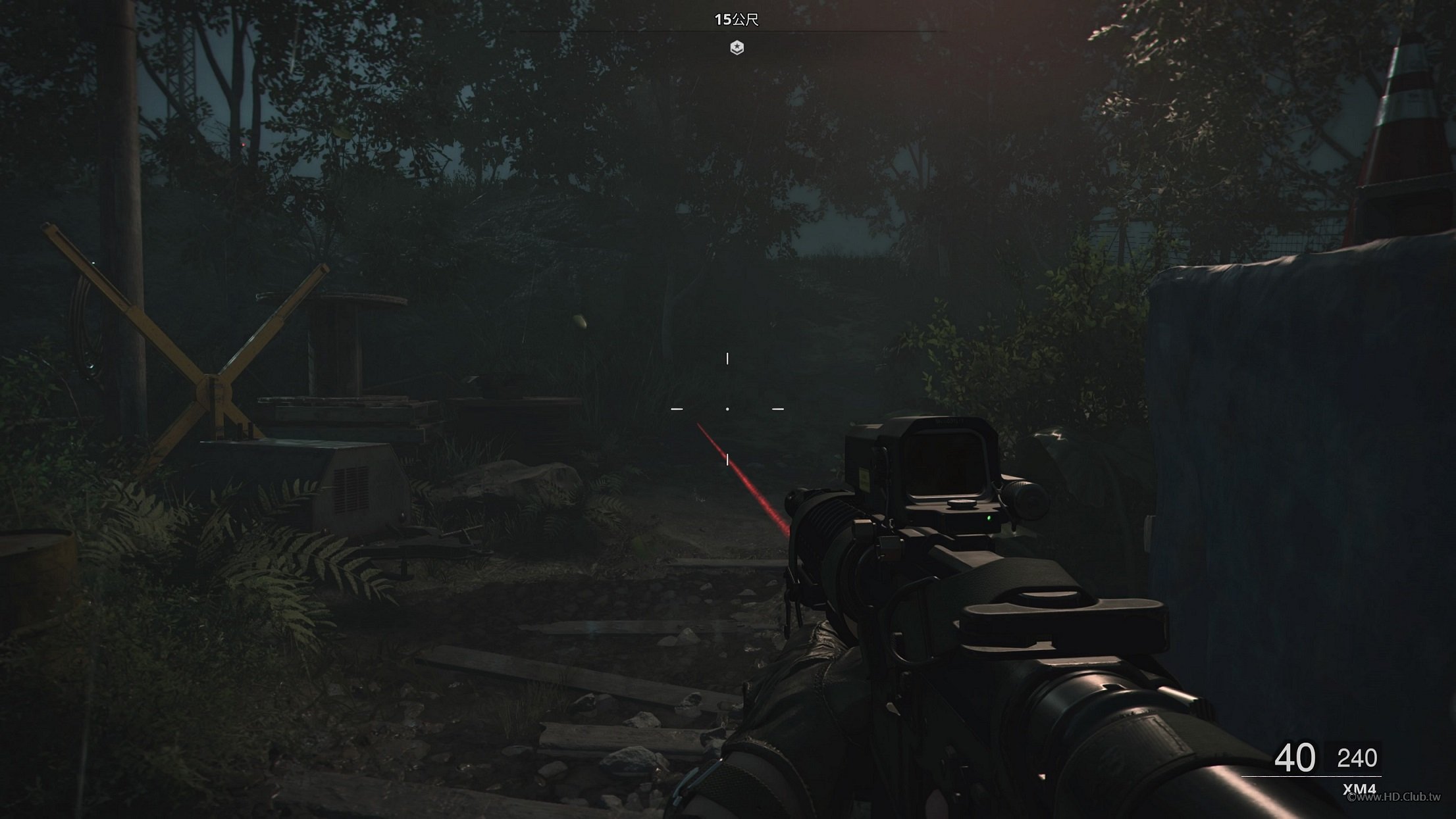This screenshot has width=1456, height=819.
Task: Click the XM4 weapon name label
Action: 1359,789
